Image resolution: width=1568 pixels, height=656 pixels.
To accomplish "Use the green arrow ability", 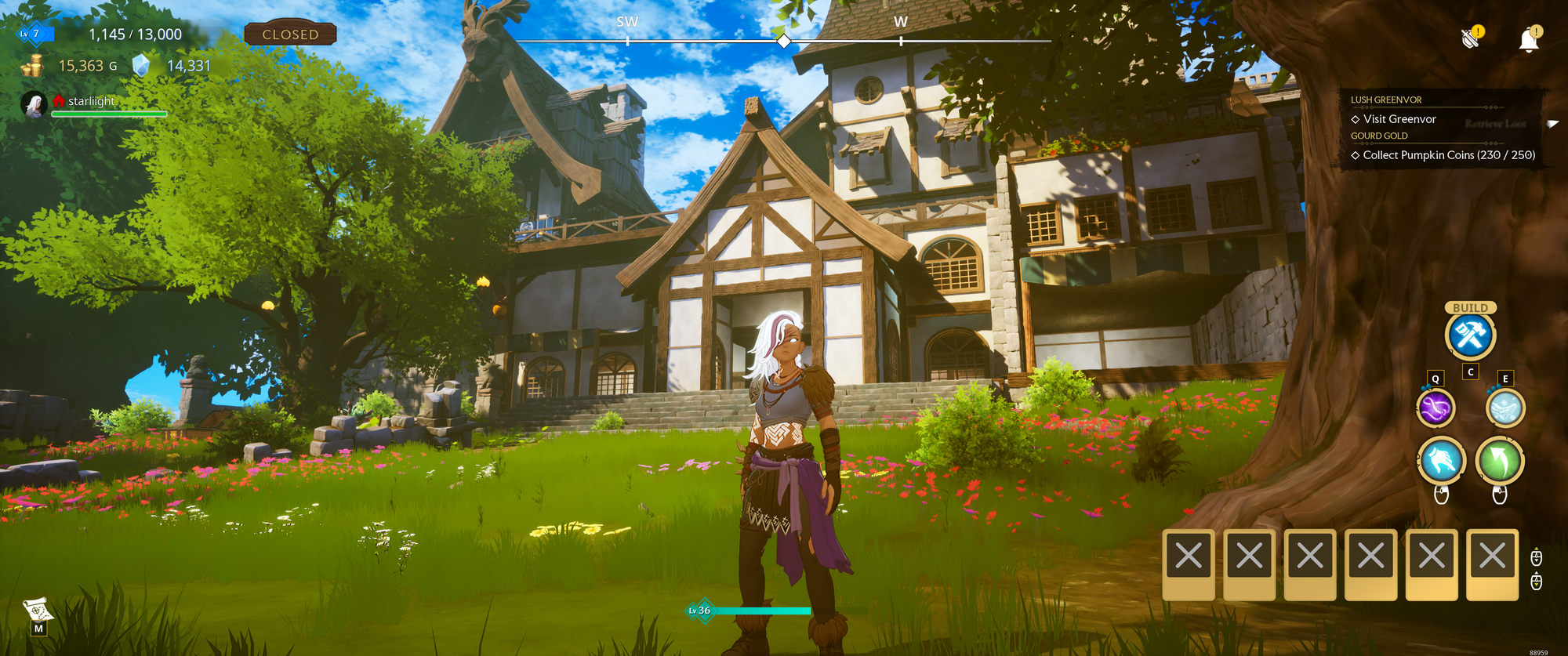I will 1500,461.
